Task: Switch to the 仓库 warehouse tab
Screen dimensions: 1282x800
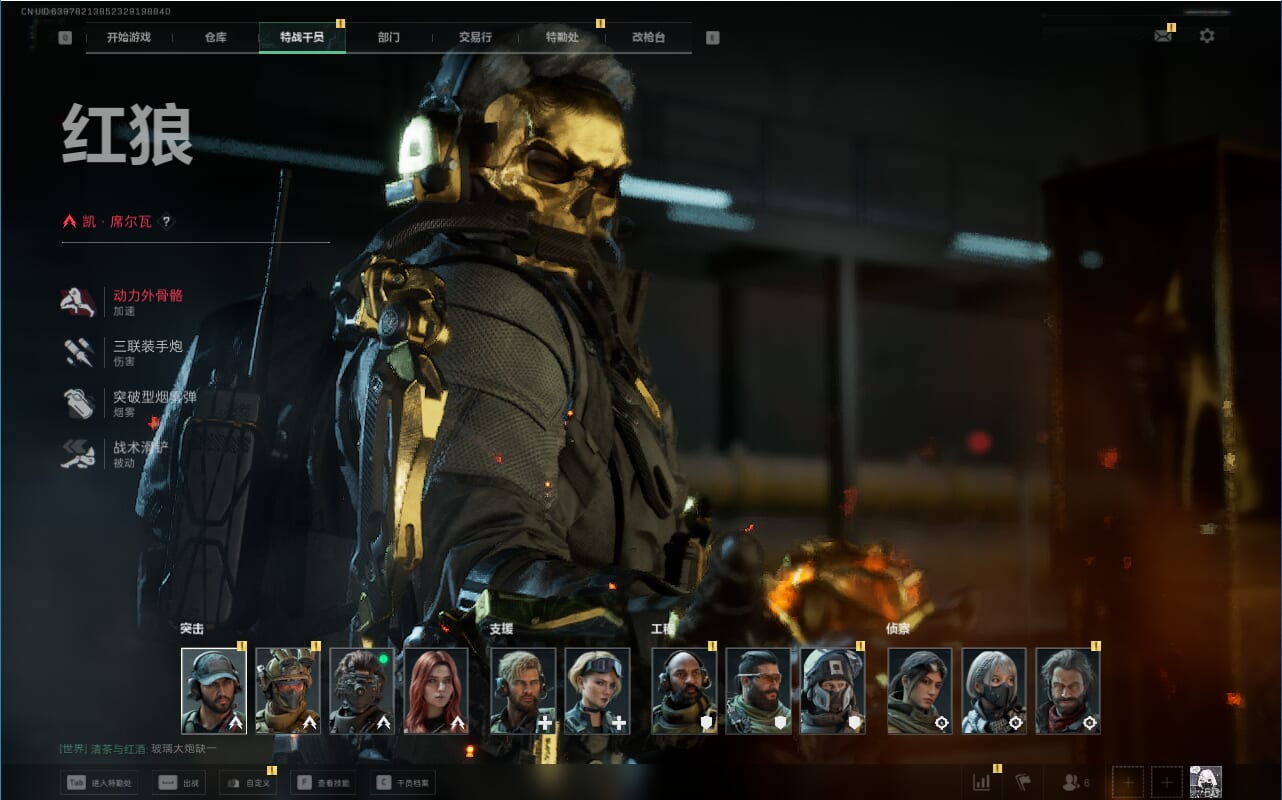Action: (215, 38)
